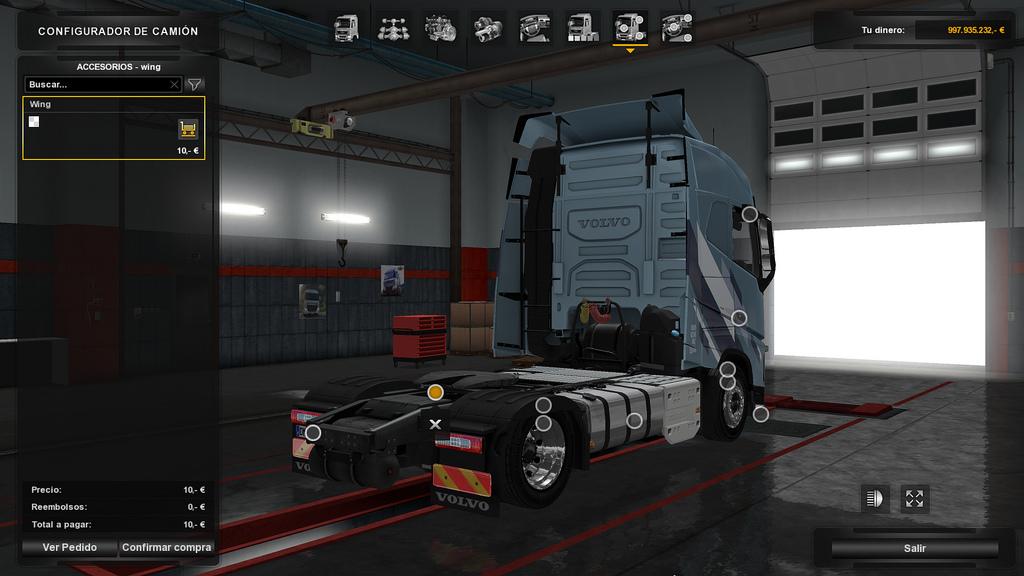Screen dimensions: 1024x576
Task: Switch to the truck cabin tab
Action: tap(346, 27)
